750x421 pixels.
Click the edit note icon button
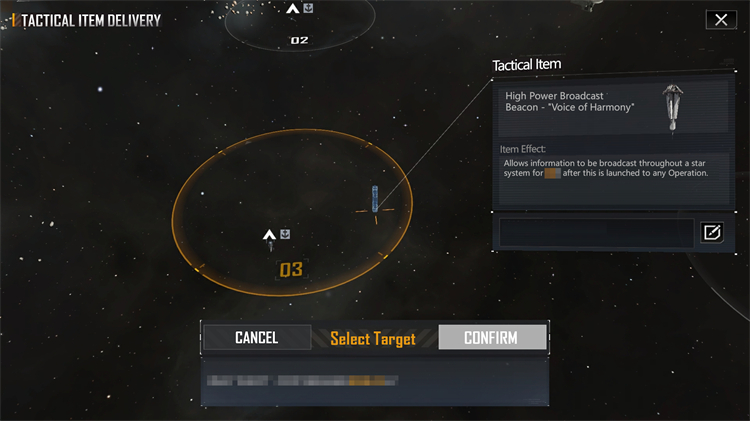tap(712, 233)
